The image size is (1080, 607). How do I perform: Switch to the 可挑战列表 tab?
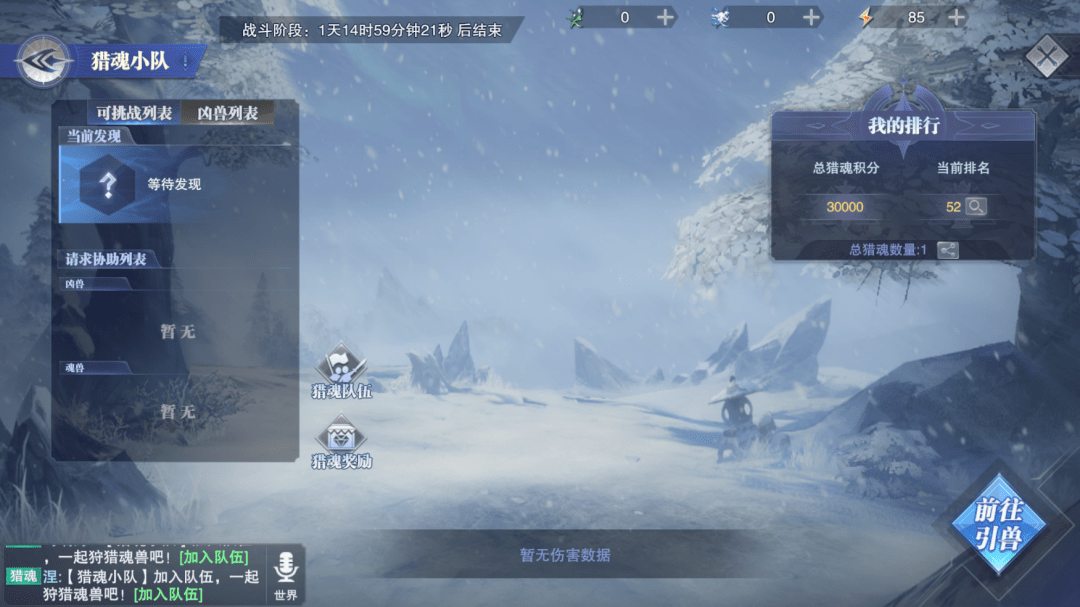134,113
